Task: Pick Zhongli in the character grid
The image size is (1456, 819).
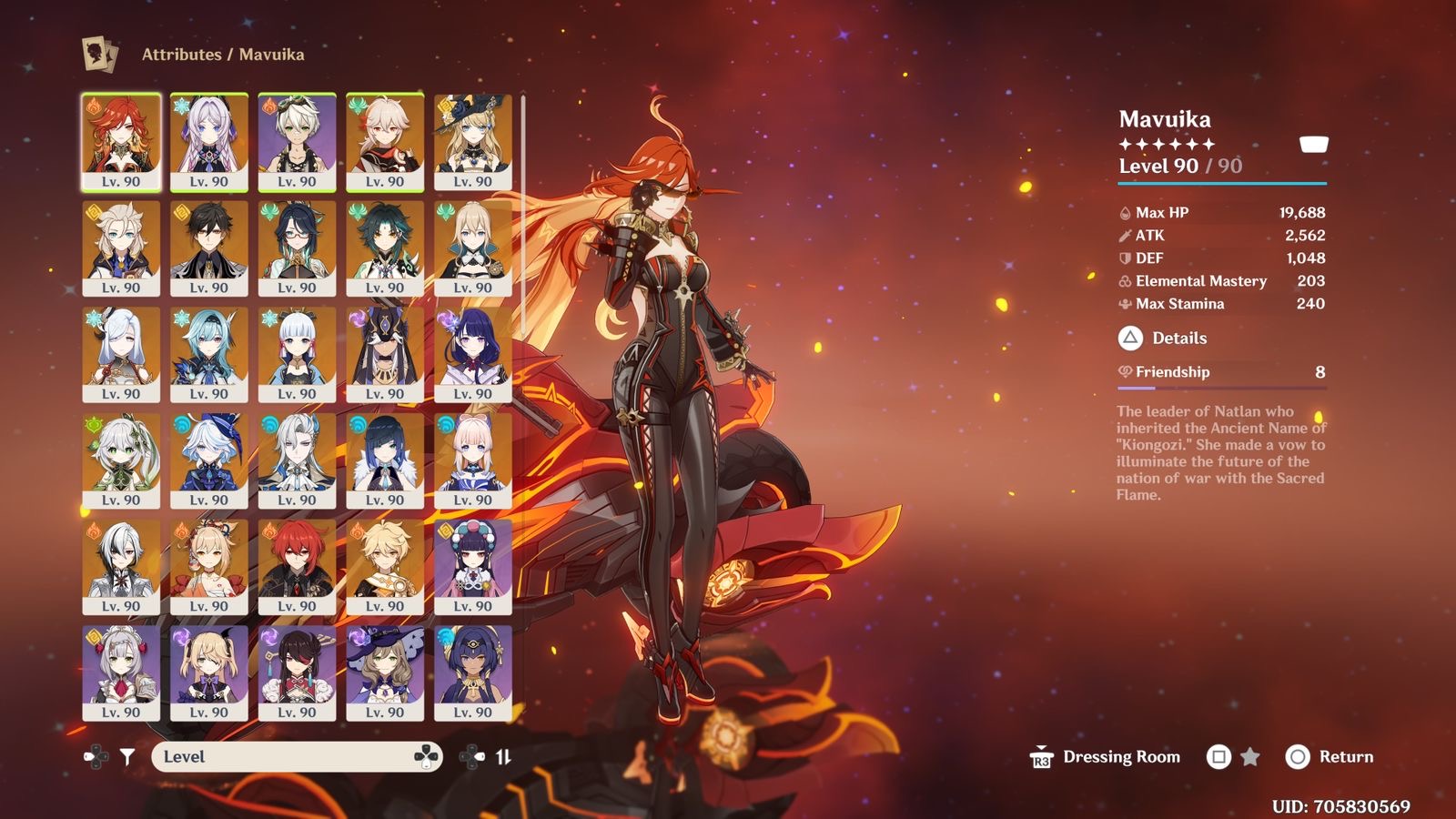Action: click(x=209, y=248)
